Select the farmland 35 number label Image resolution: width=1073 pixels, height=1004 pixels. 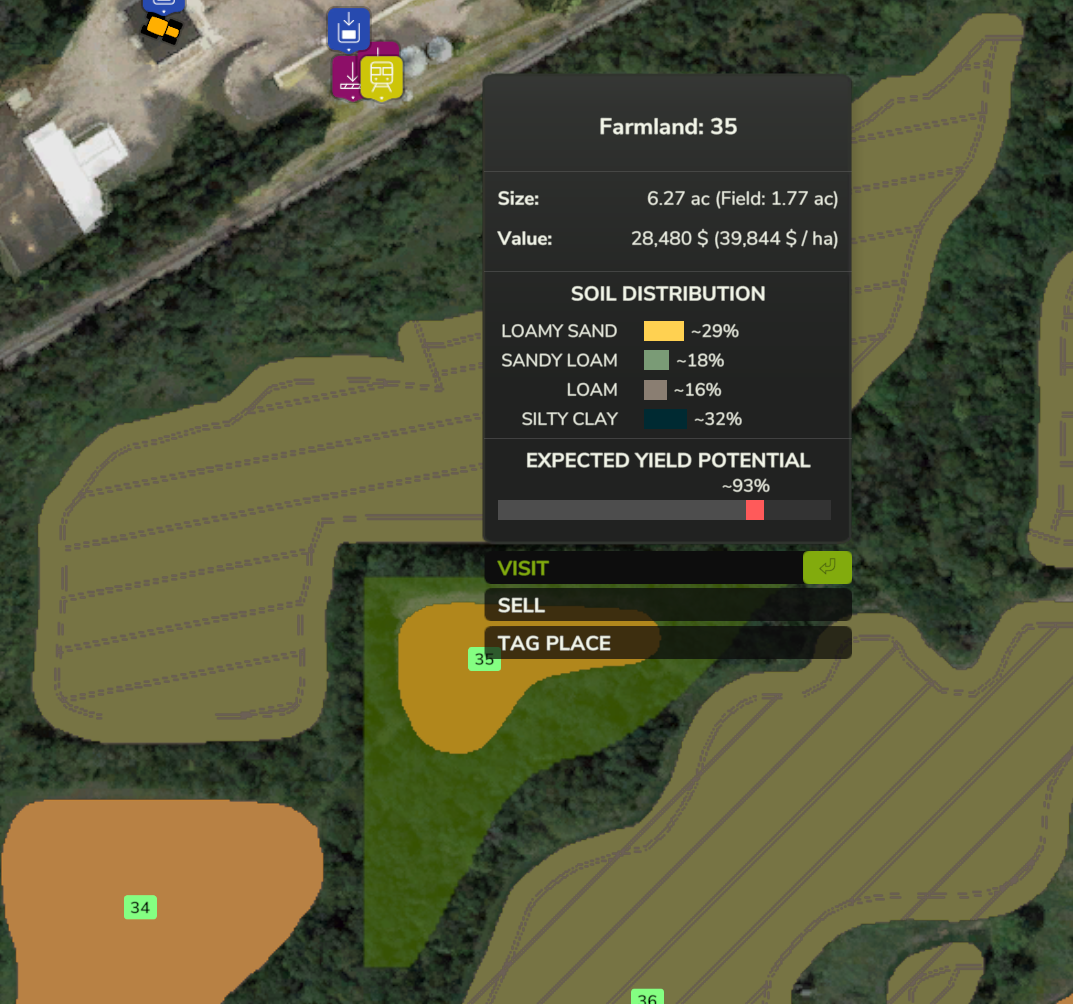tap(484, 659)
